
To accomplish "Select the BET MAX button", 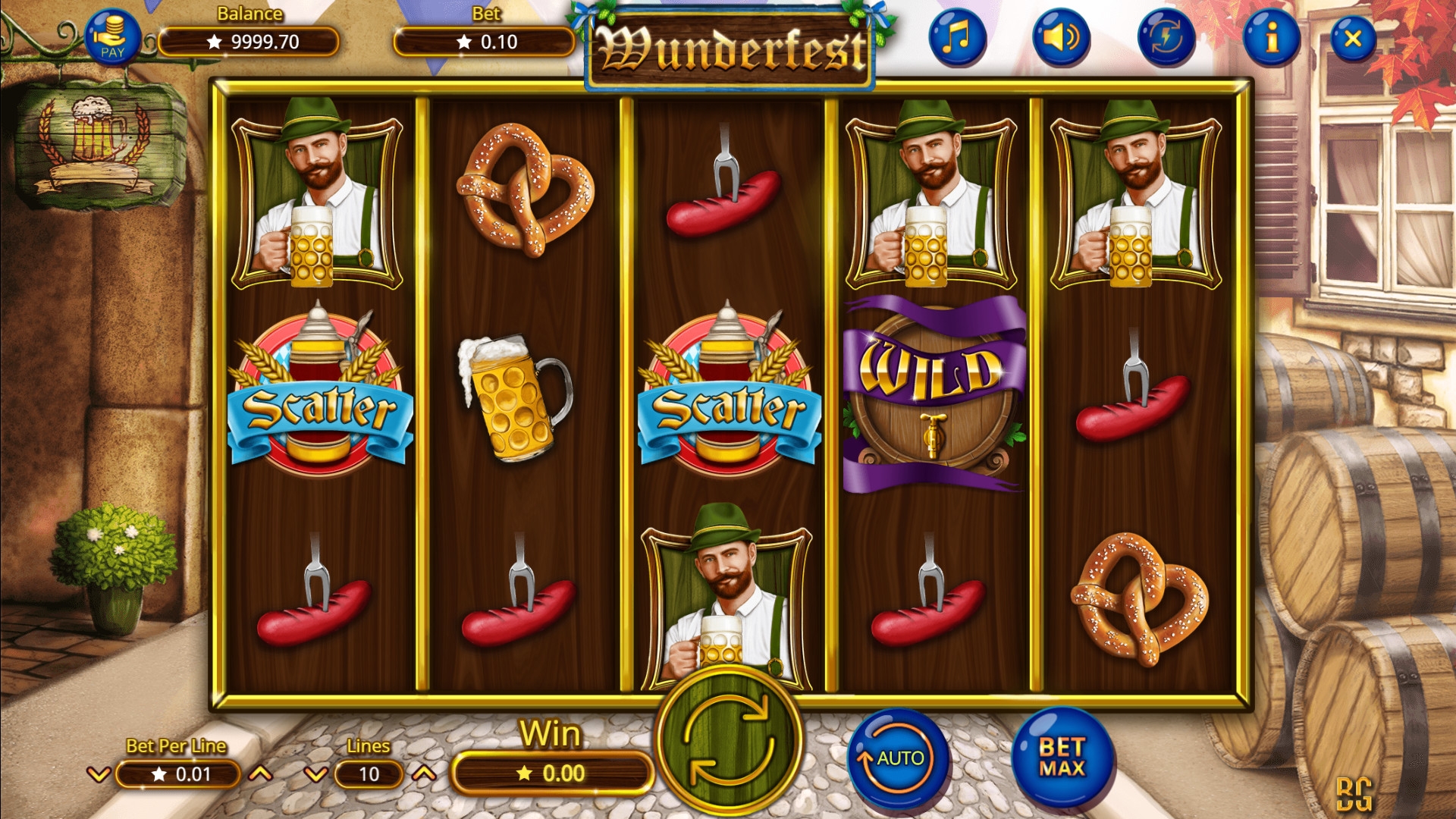I will tap(1062, 758).
